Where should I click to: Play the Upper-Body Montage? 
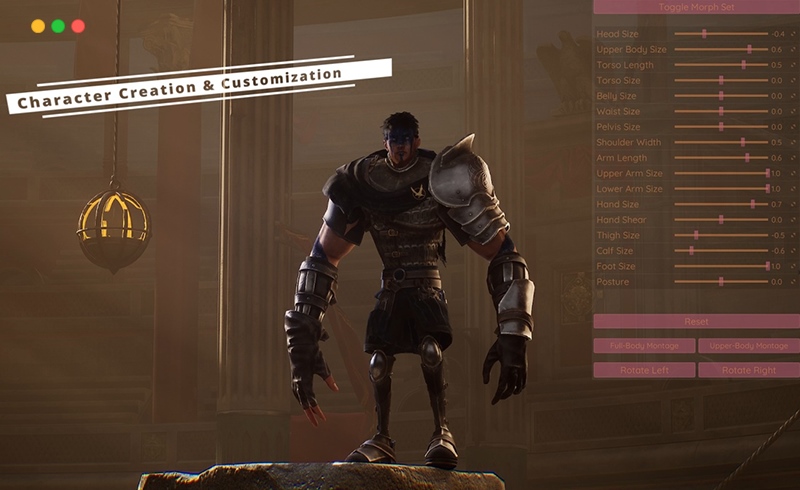coord(748,346)
